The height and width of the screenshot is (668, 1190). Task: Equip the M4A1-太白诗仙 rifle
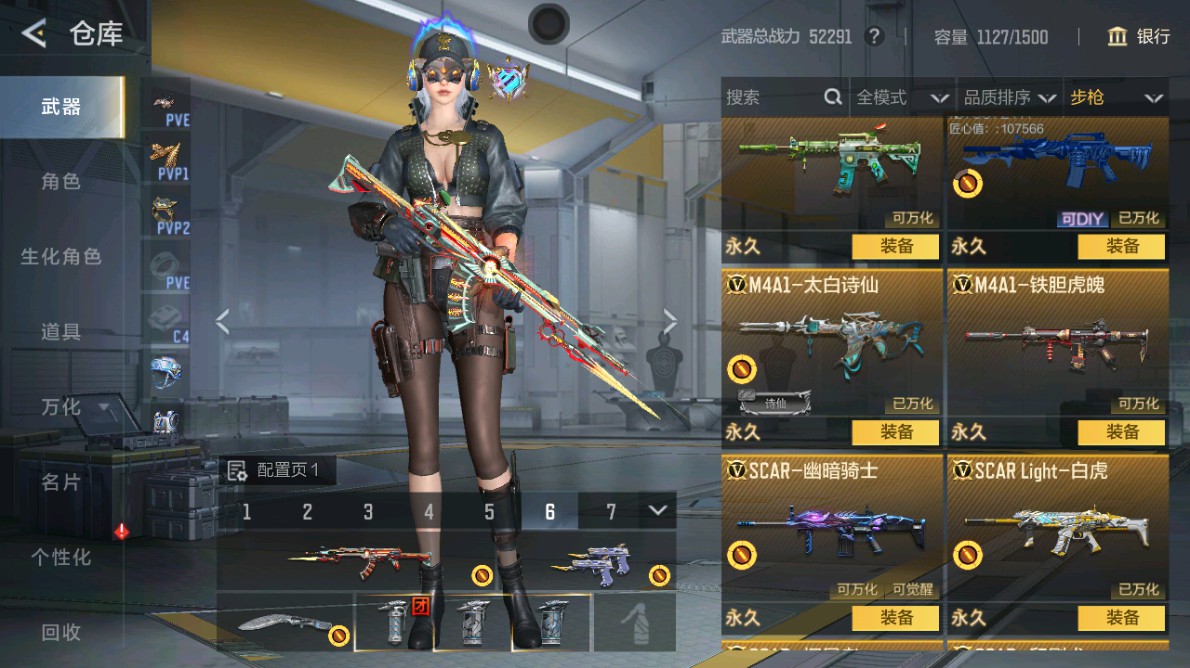tap(896, 432)
